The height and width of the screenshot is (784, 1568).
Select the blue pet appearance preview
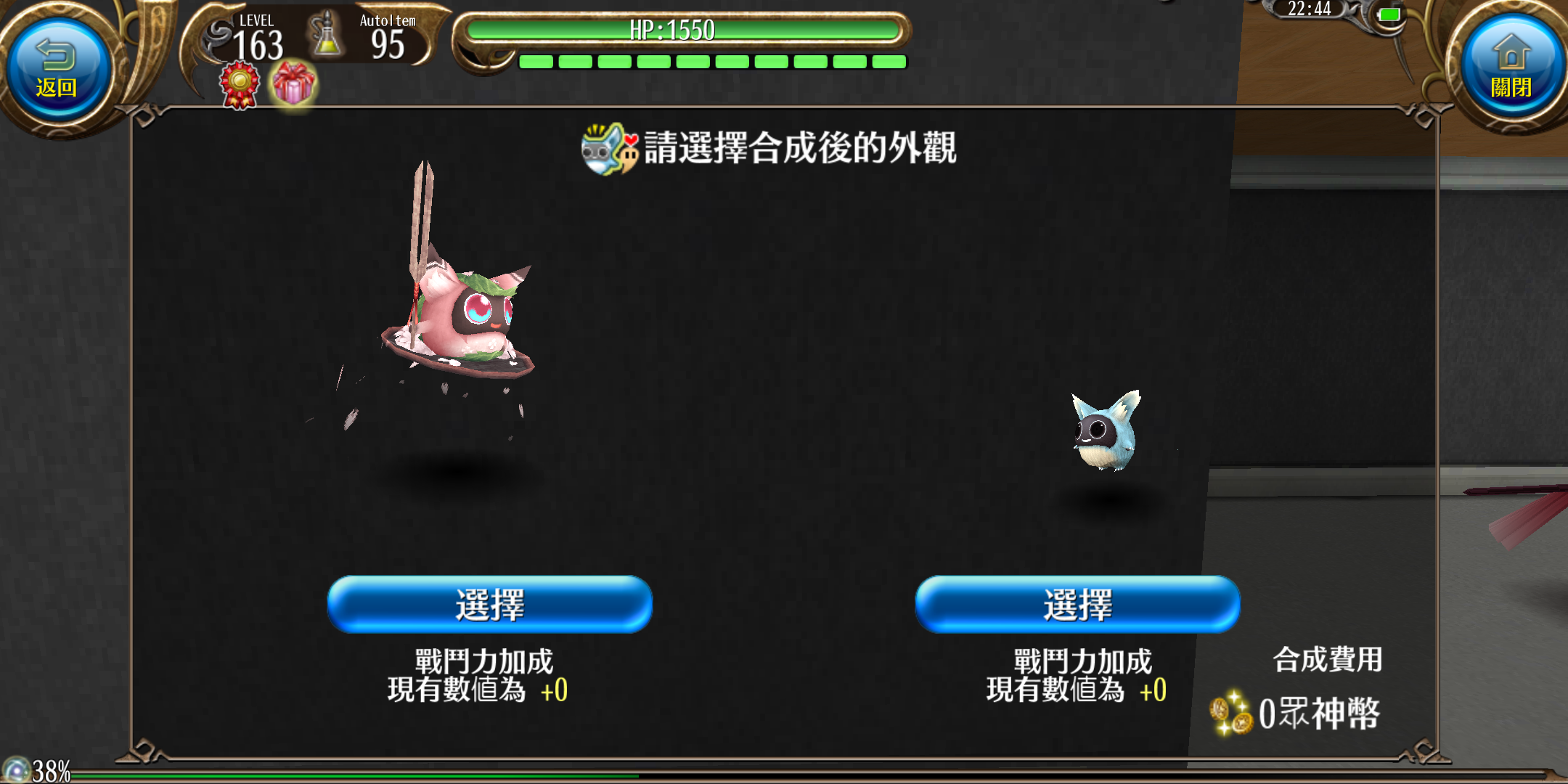[x=1106, y=430]
